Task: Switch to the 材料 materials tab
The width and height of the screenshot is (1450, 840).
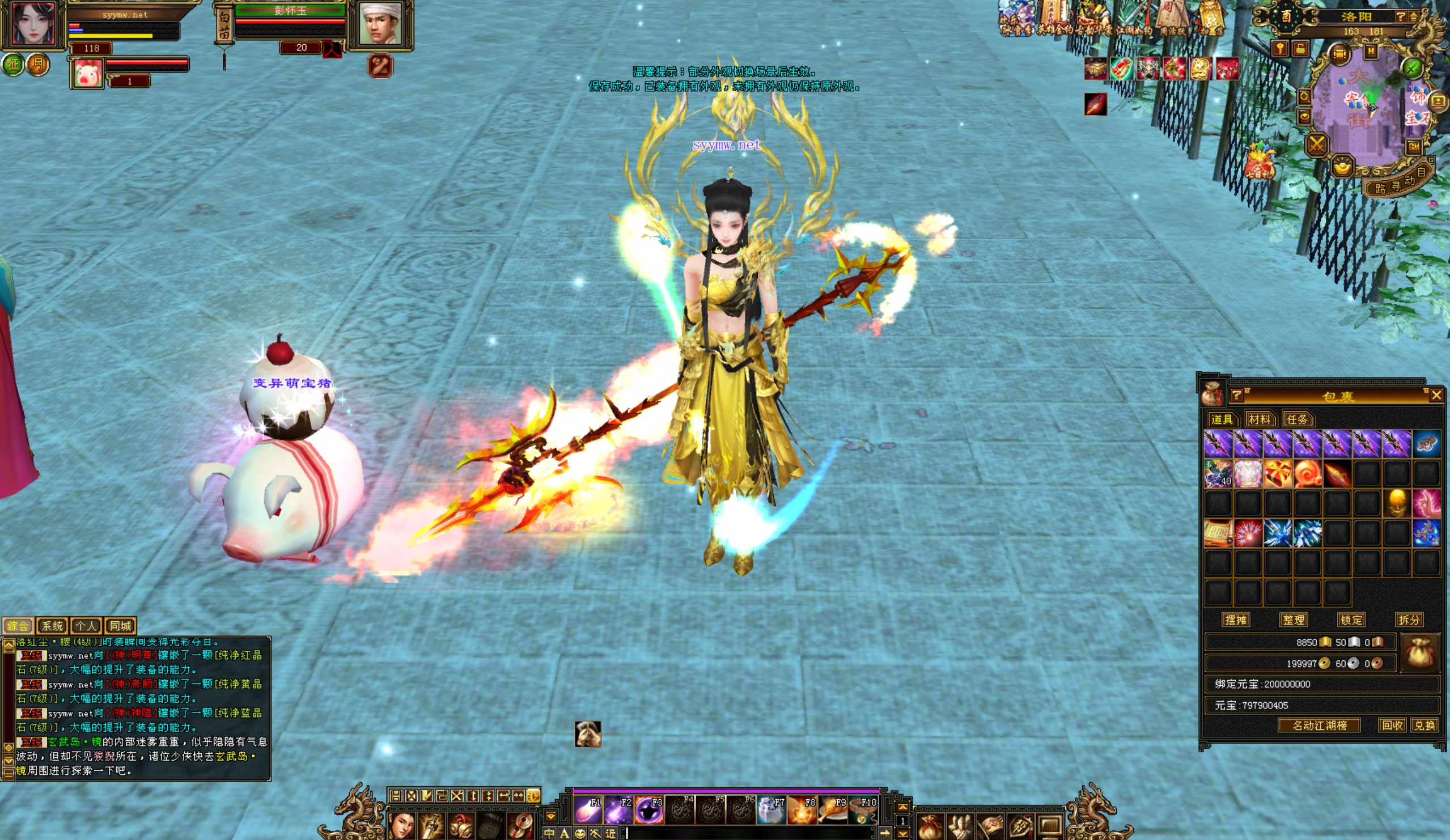Action: point(1259,419)
